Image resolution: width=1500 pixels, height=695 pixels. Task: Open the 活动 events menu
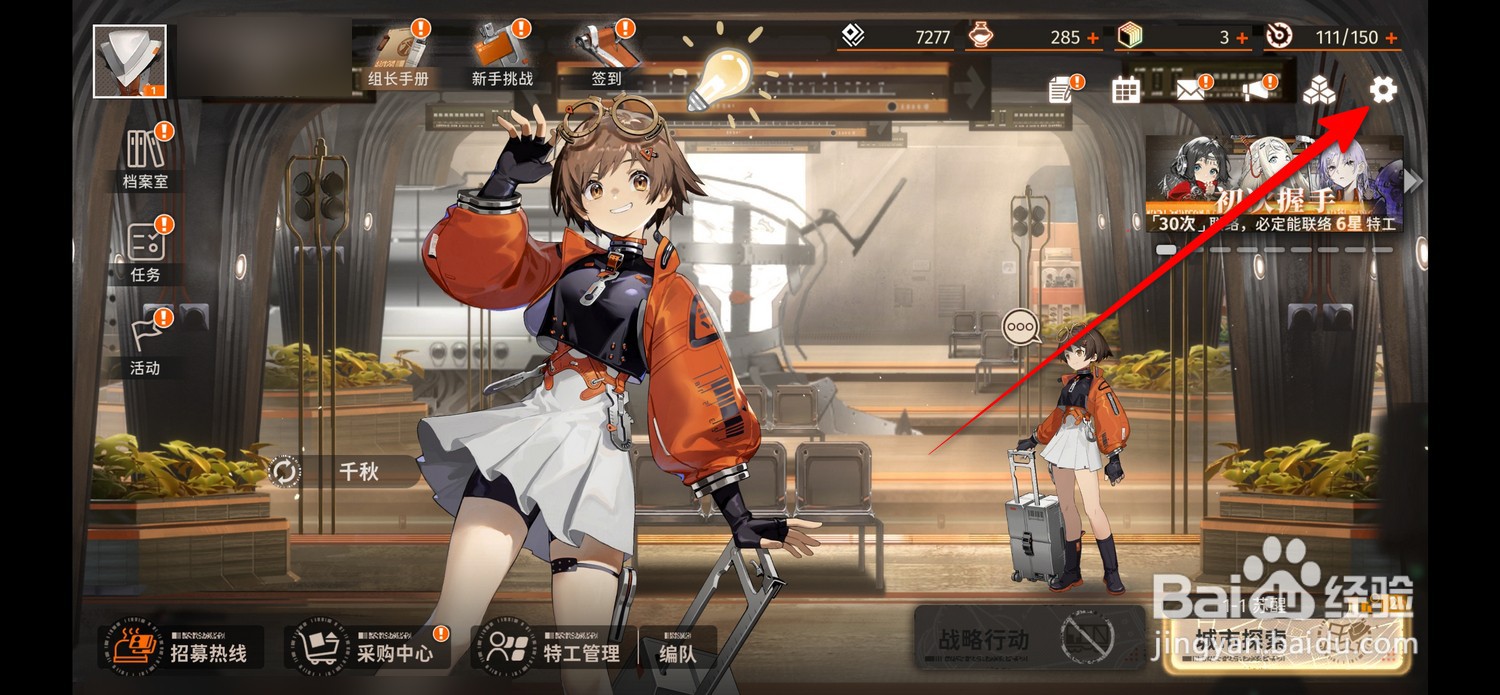(146, 343)
